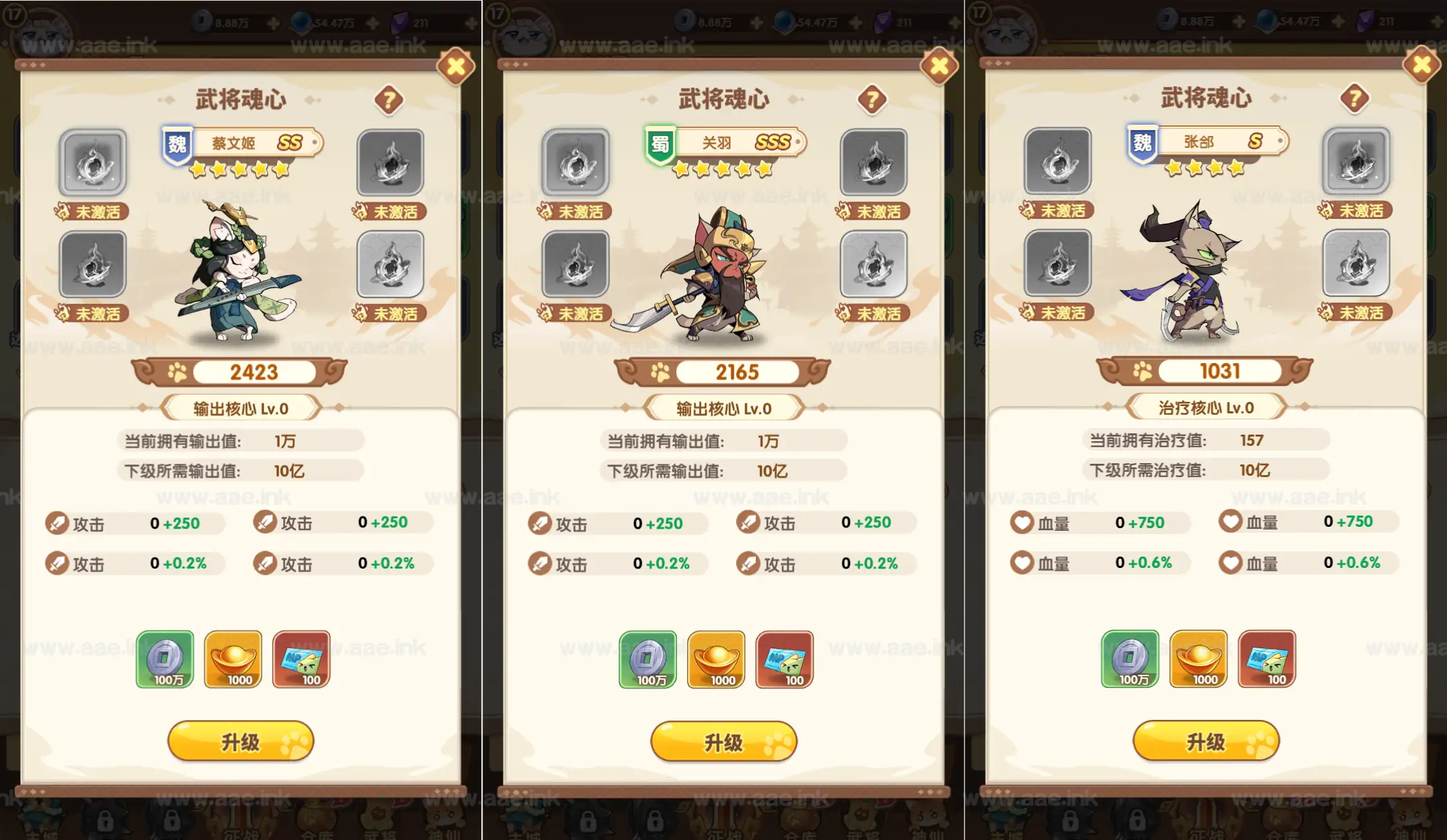Click the heart 血量 stat icon on 张郃's panel

click(1024, 523)
